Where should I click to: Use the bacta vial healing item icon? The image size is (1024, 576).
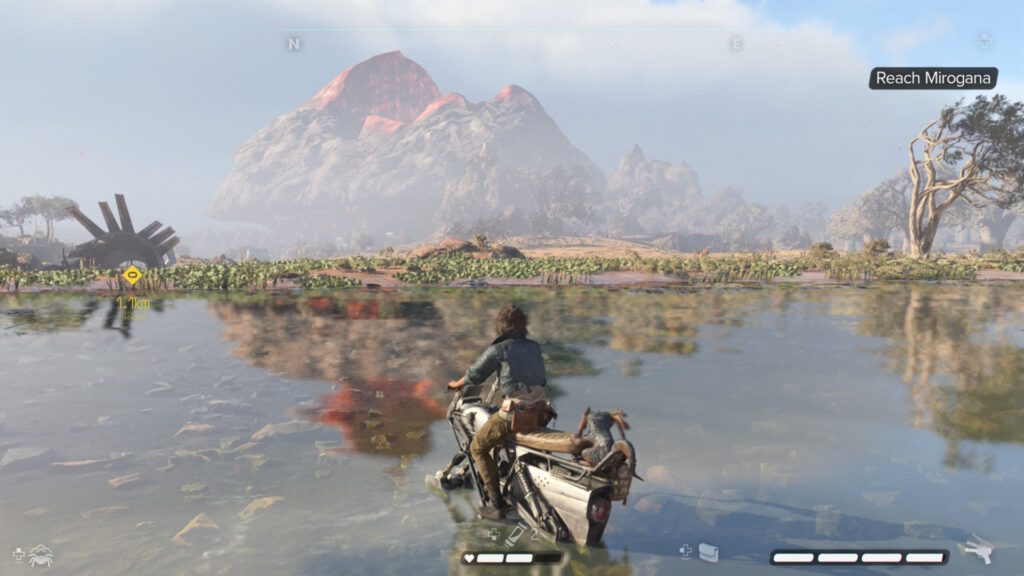(513, 537)
